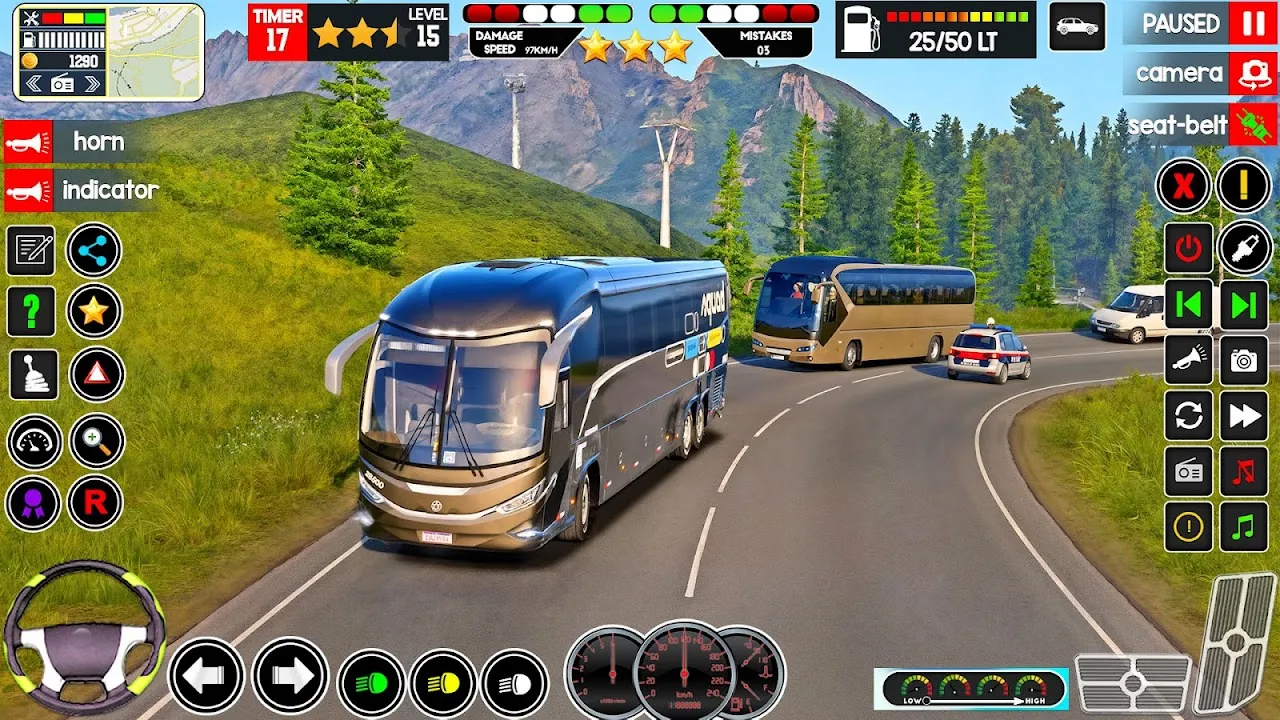
Task: Select the white car icon at top
Action: (1077, 27)
